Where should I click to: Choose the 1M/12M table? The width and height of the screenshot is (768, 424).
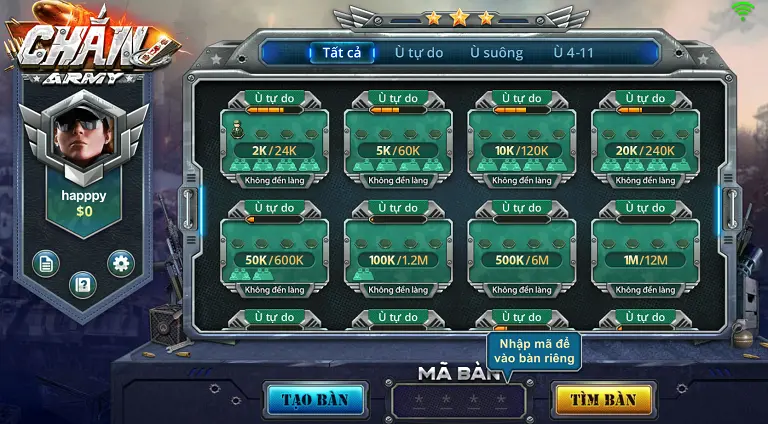point(645,254)
